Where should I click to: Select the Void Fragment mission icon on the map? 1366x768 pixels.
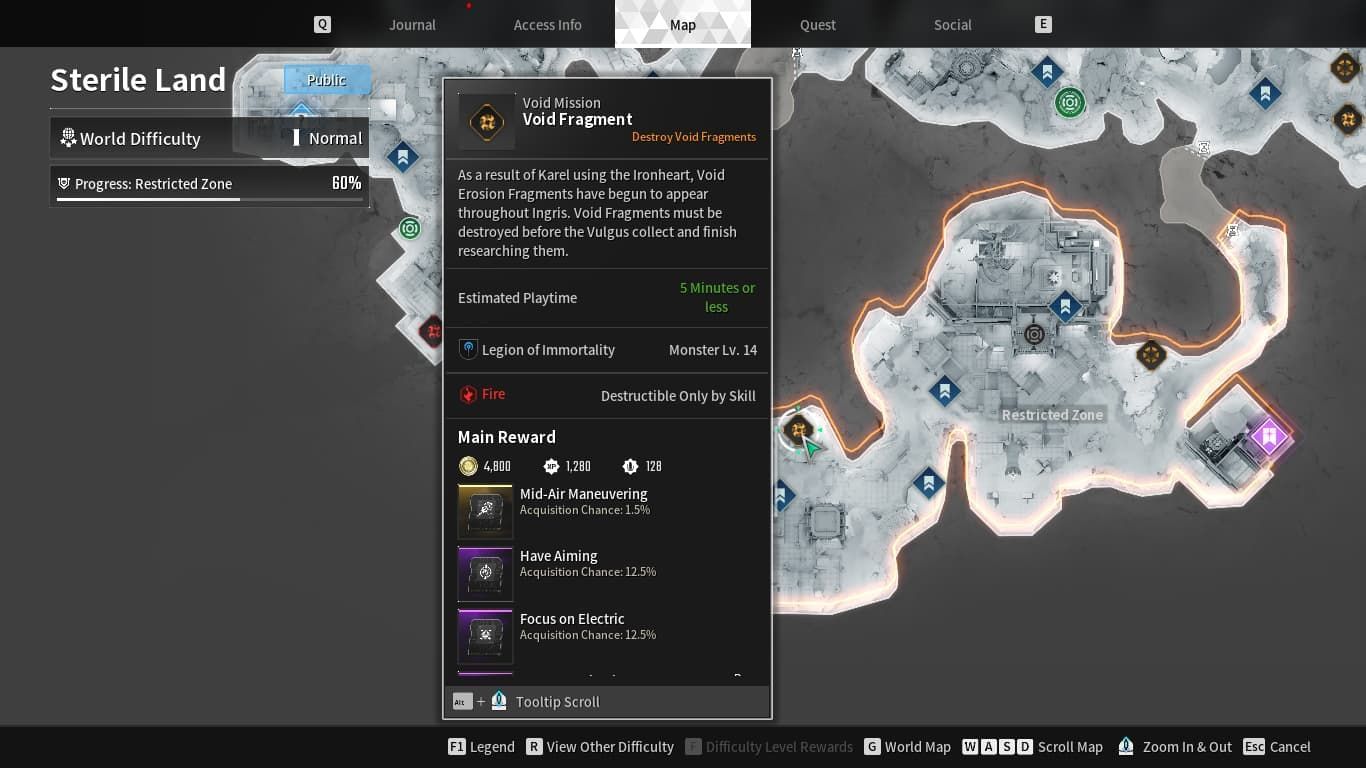[799, 430]
